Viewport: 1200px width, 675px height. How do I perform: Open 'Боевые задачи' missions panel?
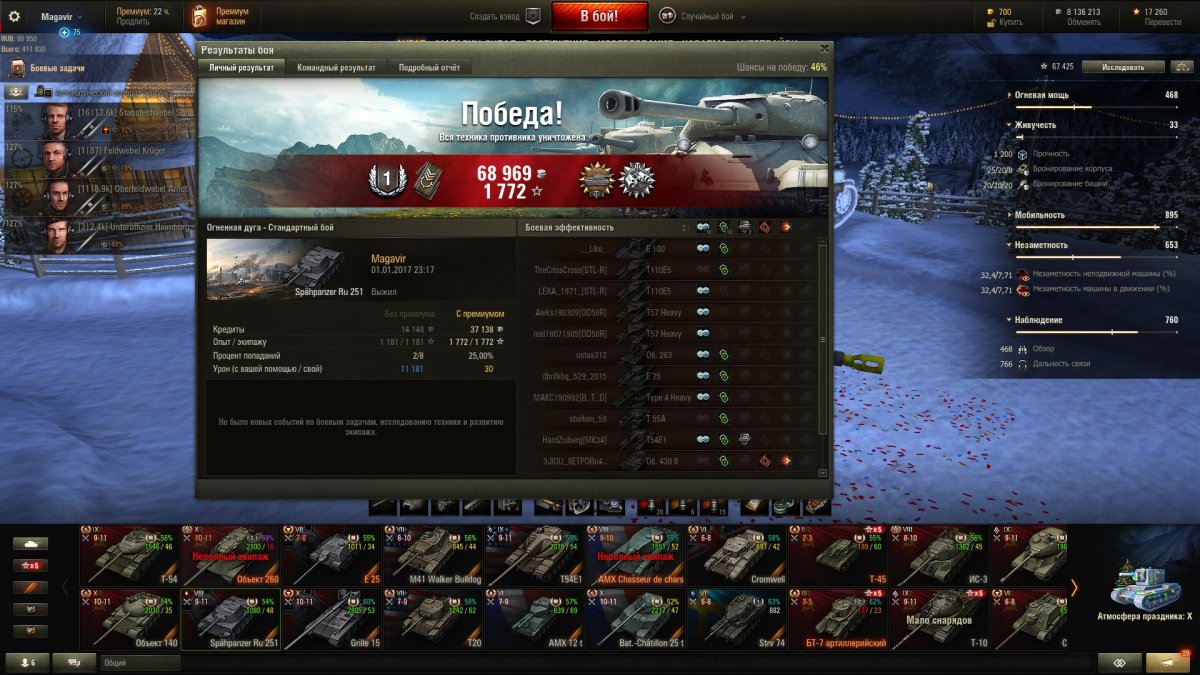[50, 68]
